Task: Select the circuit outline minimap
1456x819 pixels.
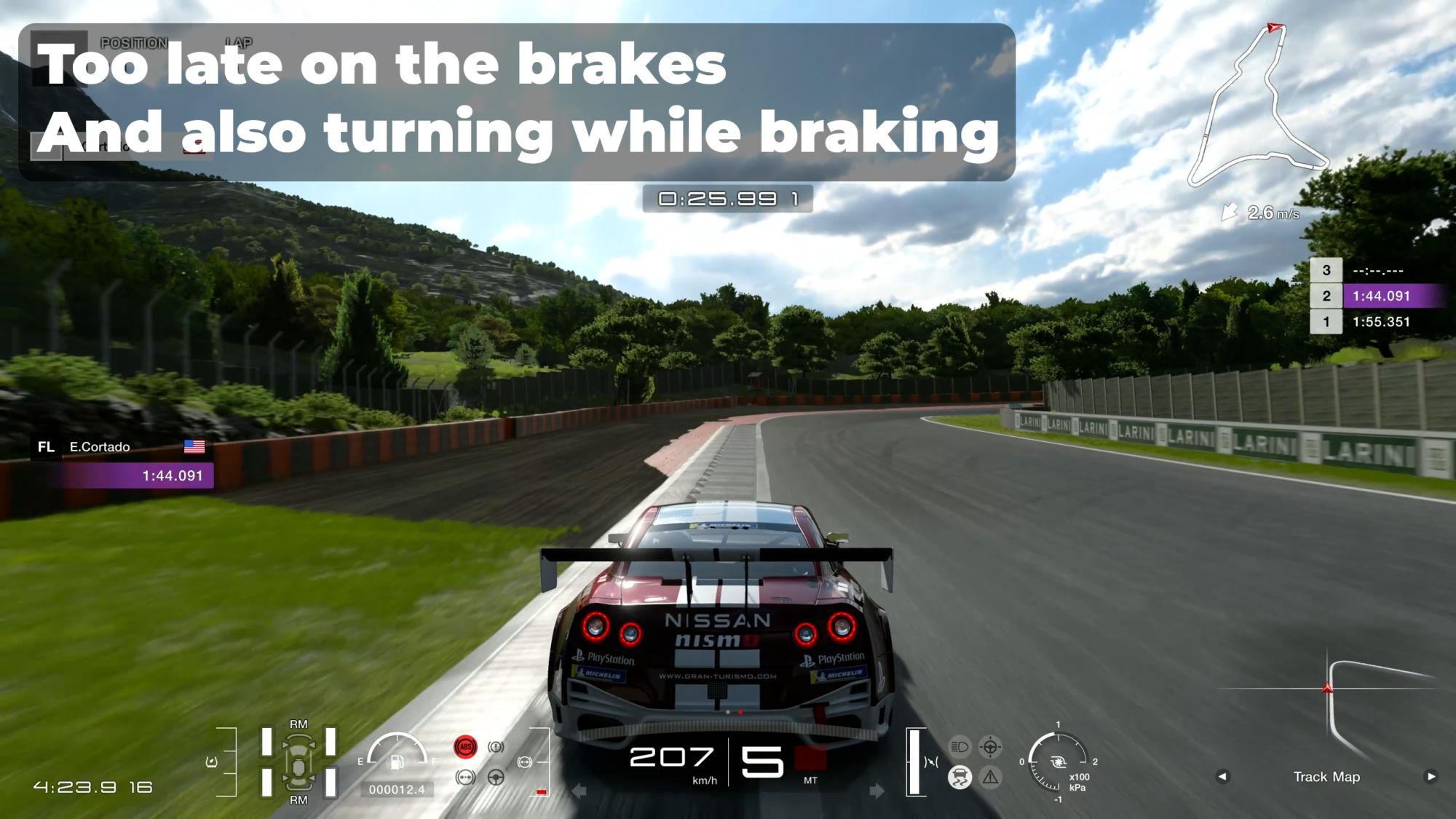Action: pos(1259,106)
